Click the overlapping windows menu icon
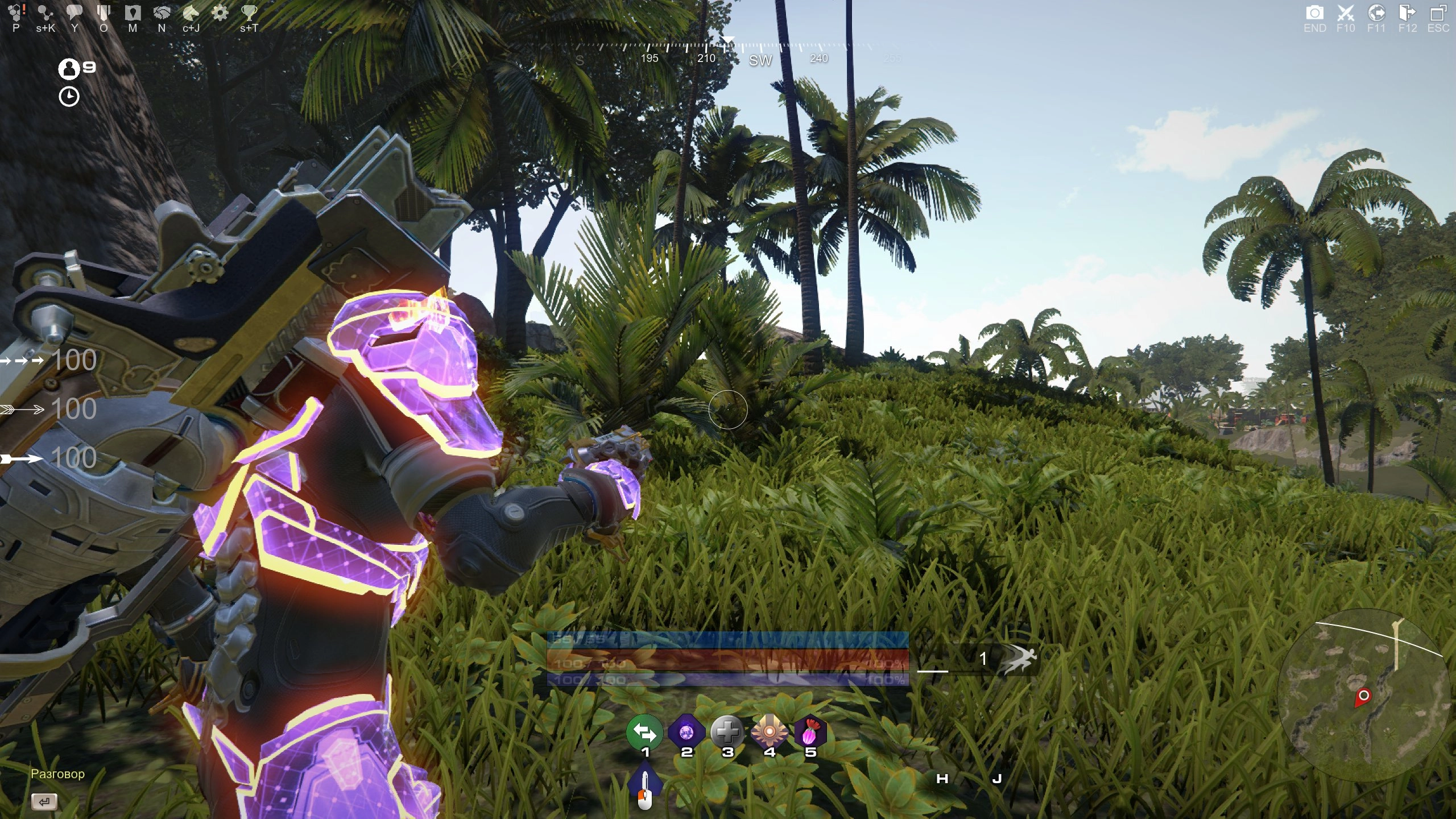 click(1438, 13)
